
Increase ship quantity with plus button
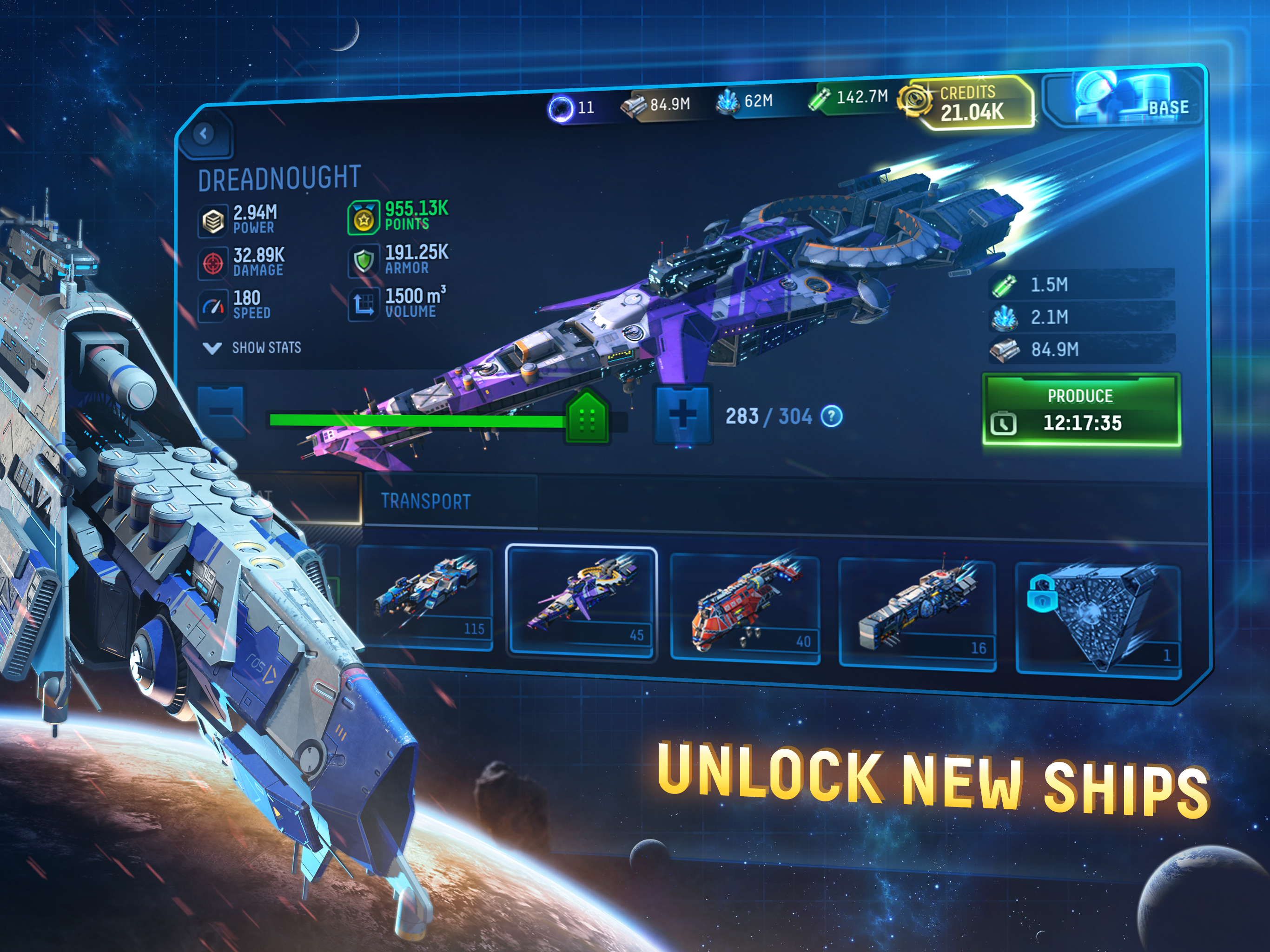tap(683, 414)
